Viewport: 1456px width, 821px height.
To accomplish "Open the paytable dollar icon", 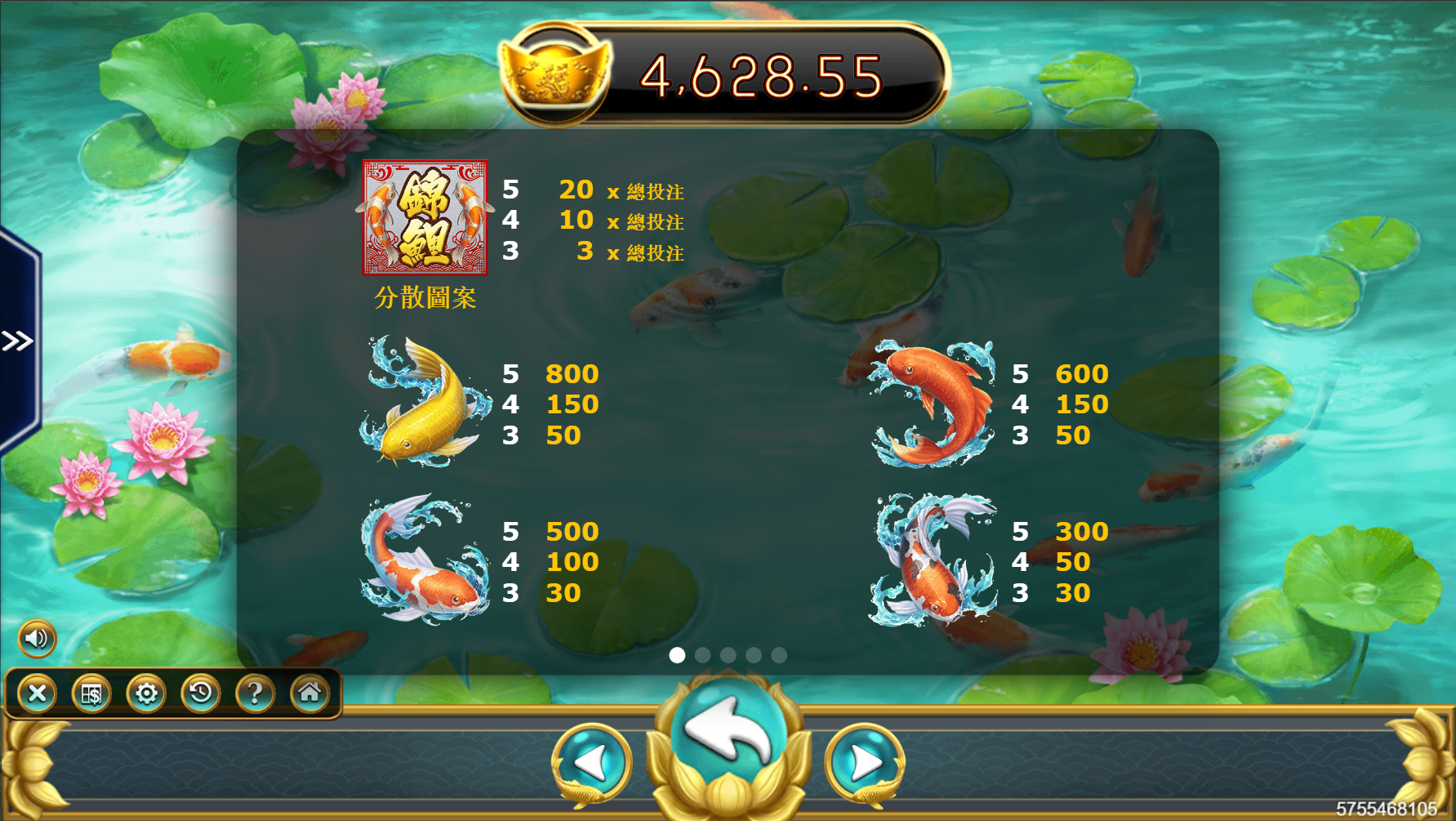I will coord(91,694).
